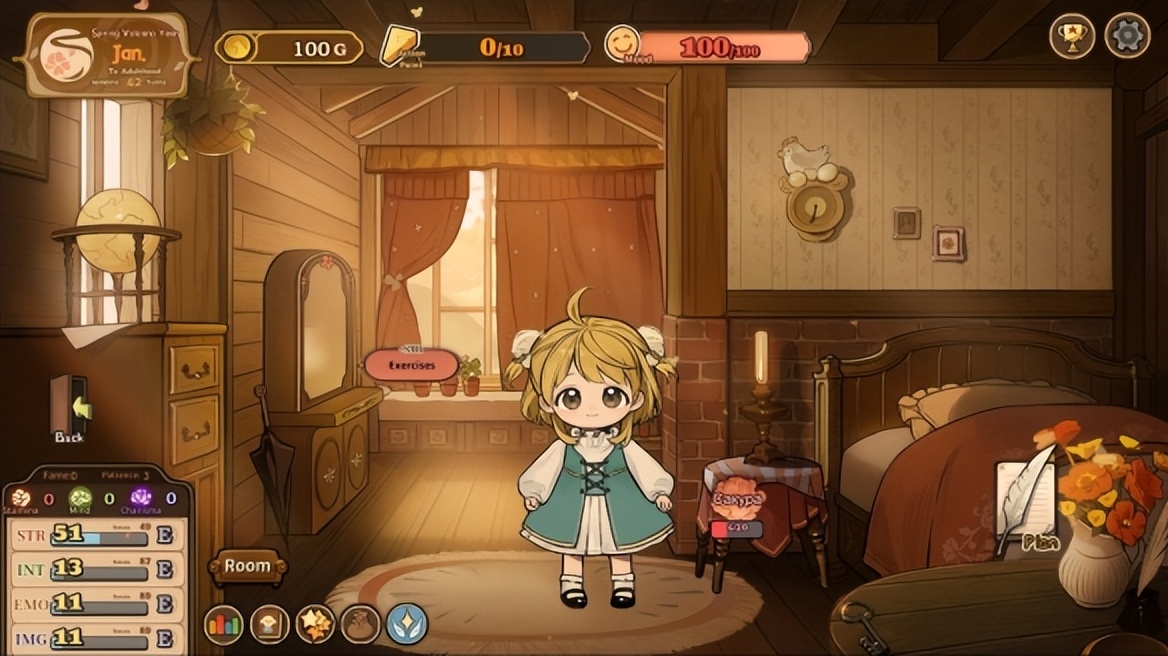1168x656 pixels.
Task: Open the trophy achievements screen
Action: (x=1072, y=36)
